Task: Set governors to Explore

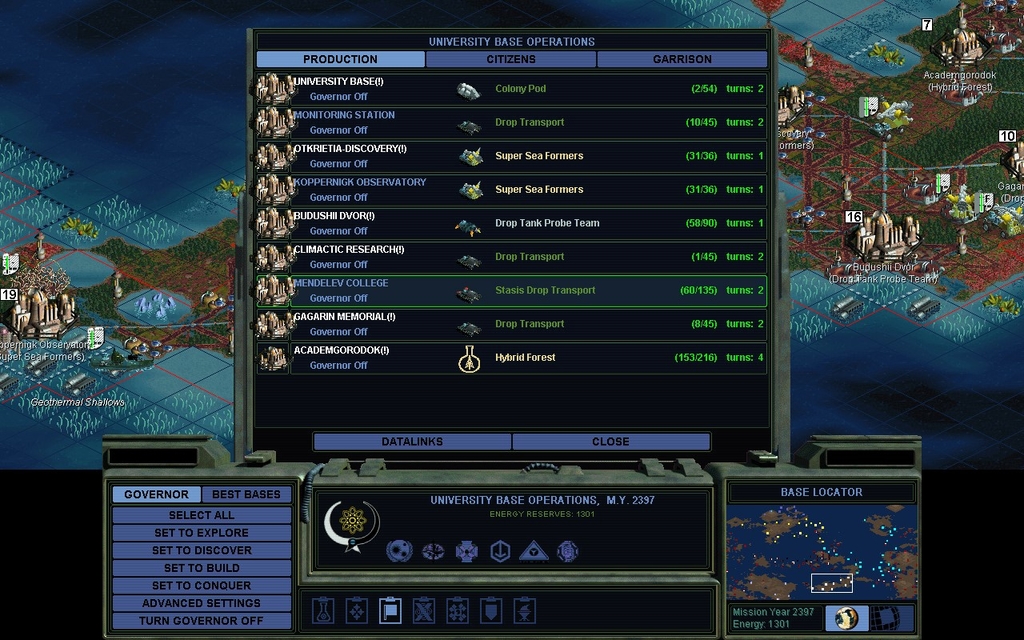Action: coord(201,533)
